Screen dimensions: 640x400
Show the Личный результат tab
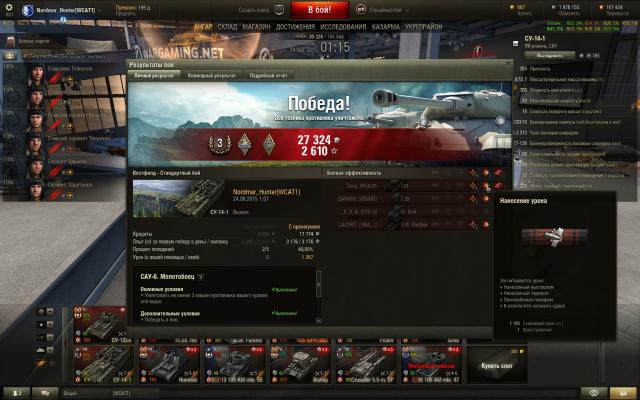tap(155, 75)
